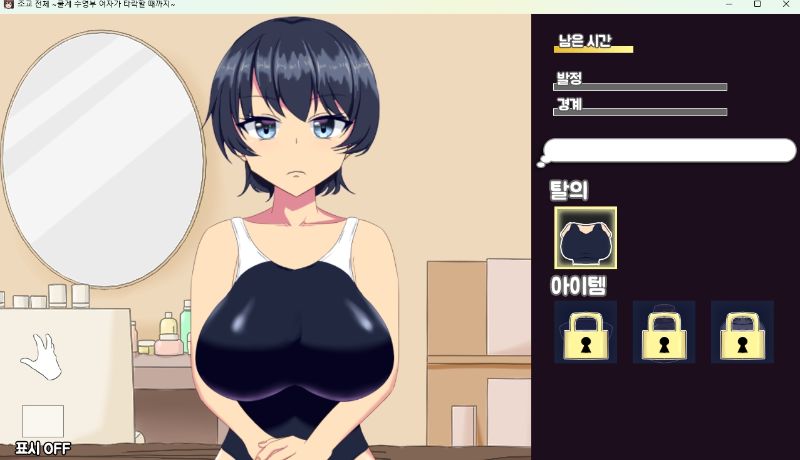Toggle the 표시 OFF display button
The height and width of the screenshot is (460, 800).
(42, 448)
